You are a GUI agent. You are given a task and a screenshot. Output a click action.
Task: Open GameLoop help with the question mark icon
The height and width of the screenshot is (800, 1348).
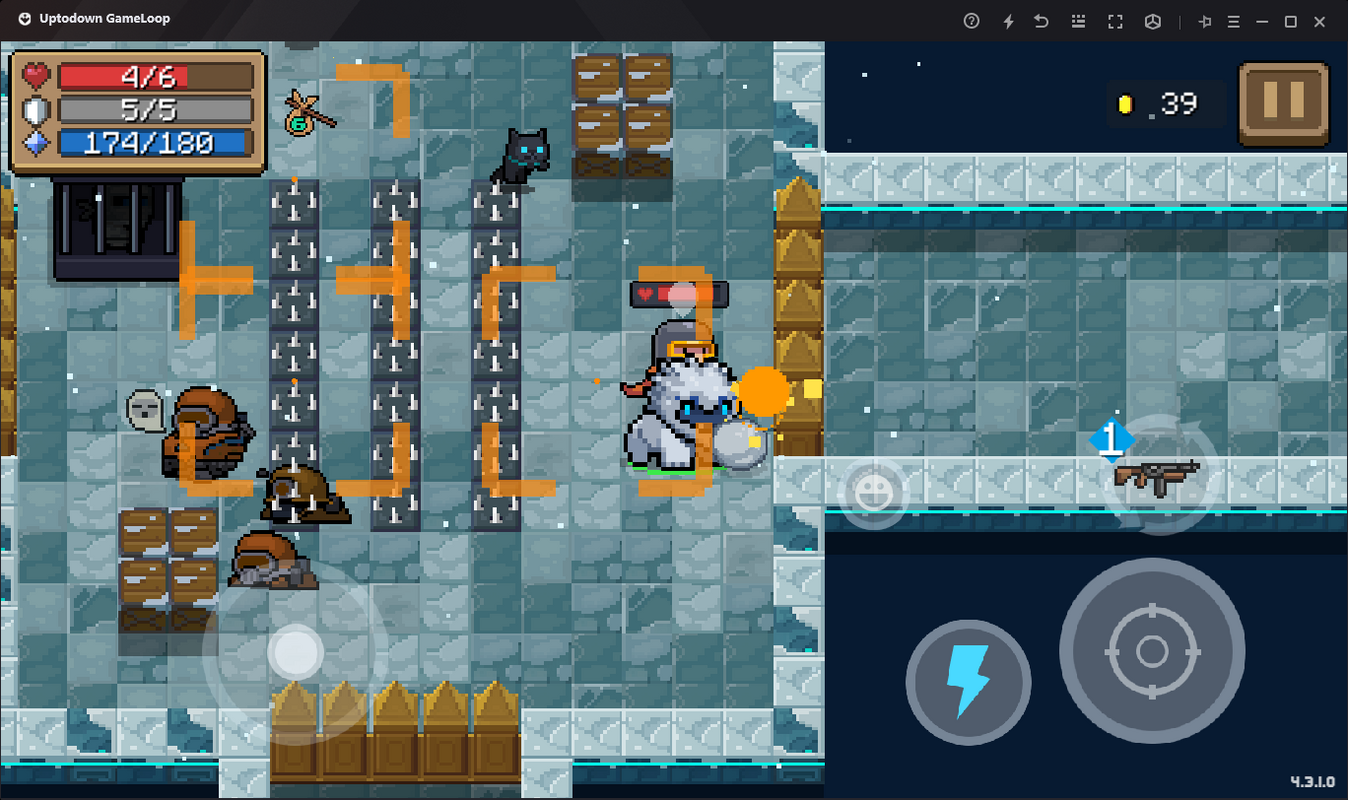click(x=970, y=20)
